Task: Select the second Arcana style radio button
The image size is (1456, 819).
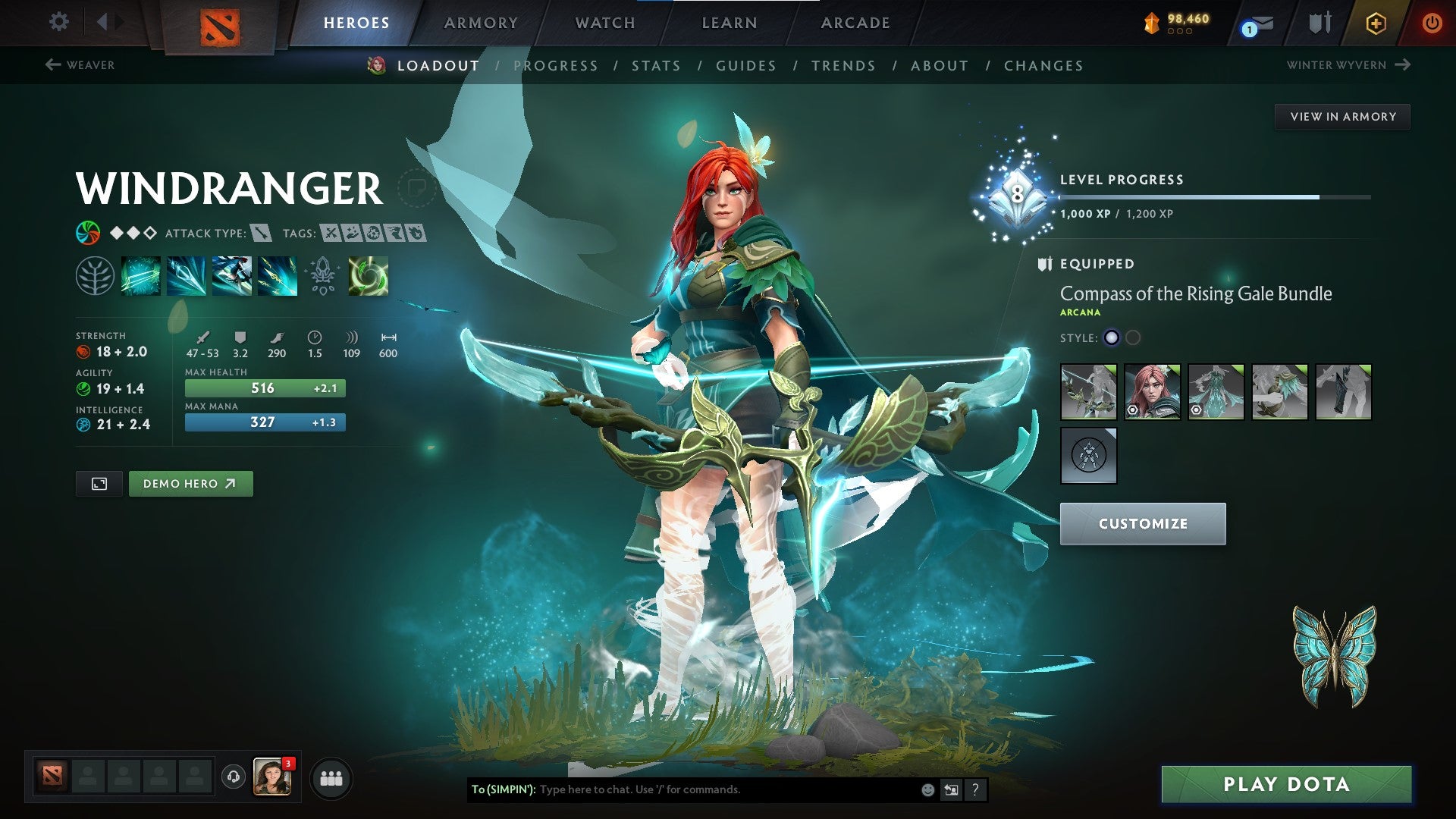Action: [1131, 339]
